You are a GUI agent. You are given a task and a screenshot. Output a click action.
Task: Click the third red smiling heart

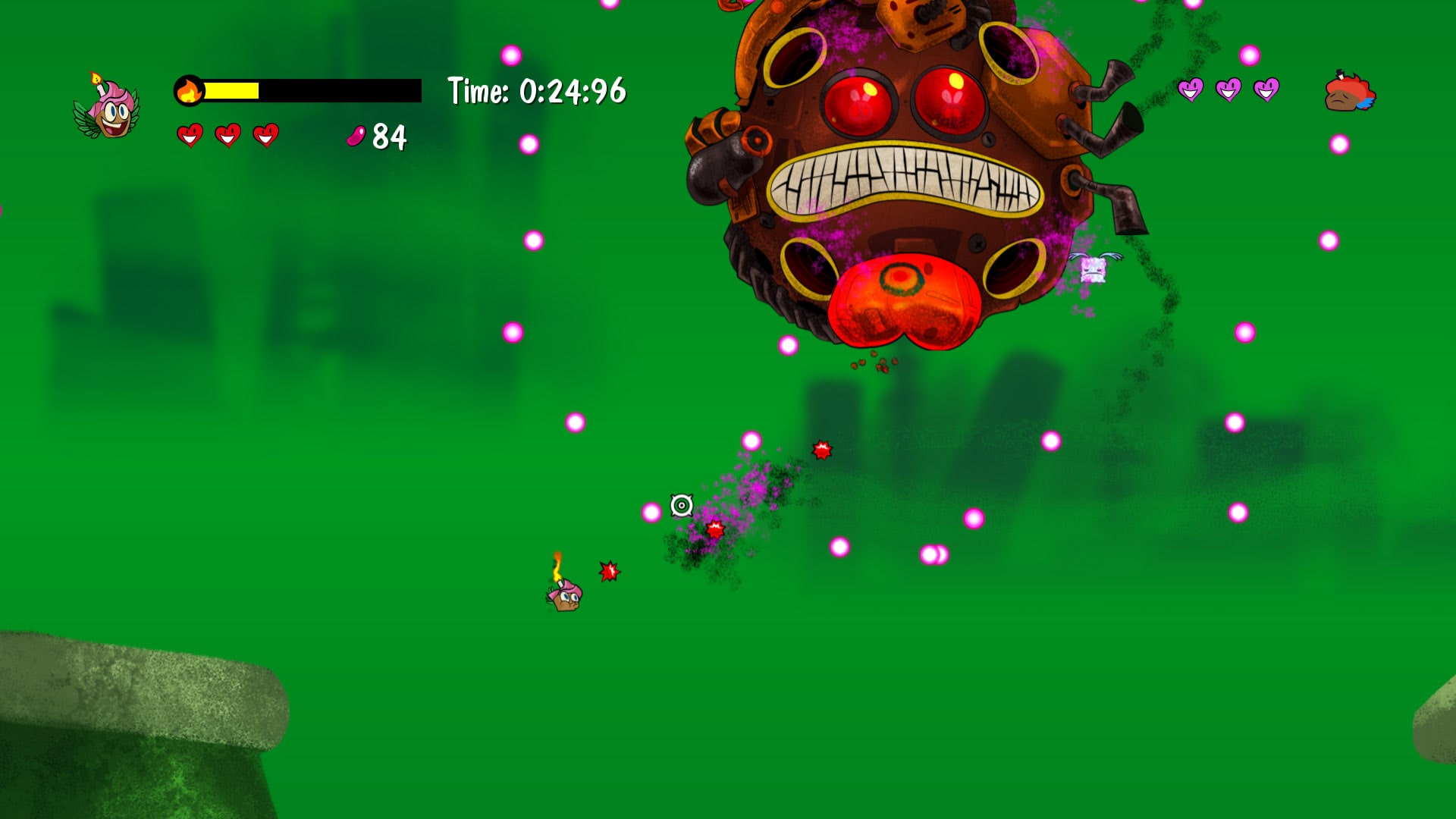point(267,136)
